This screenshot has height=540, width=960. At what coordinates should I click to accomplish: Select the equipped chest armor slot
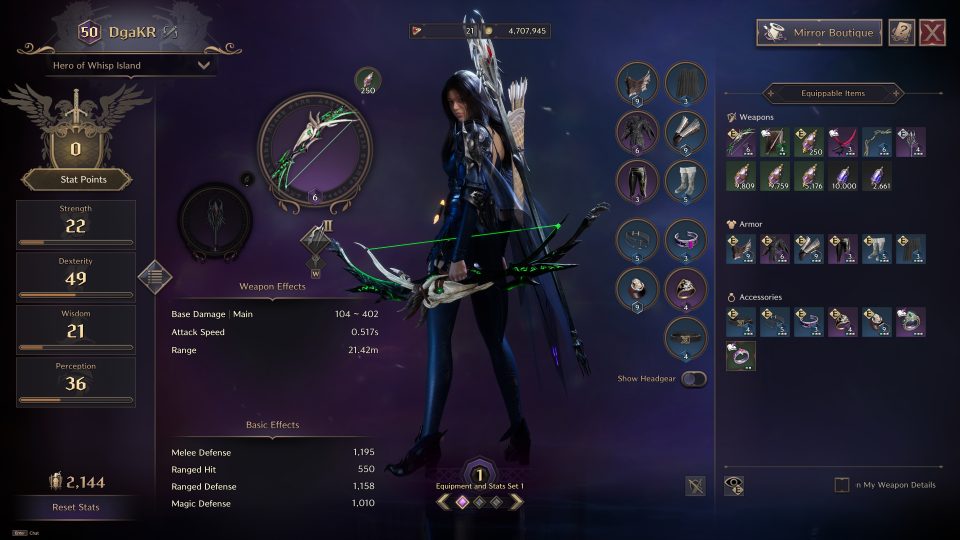point(637,131)
